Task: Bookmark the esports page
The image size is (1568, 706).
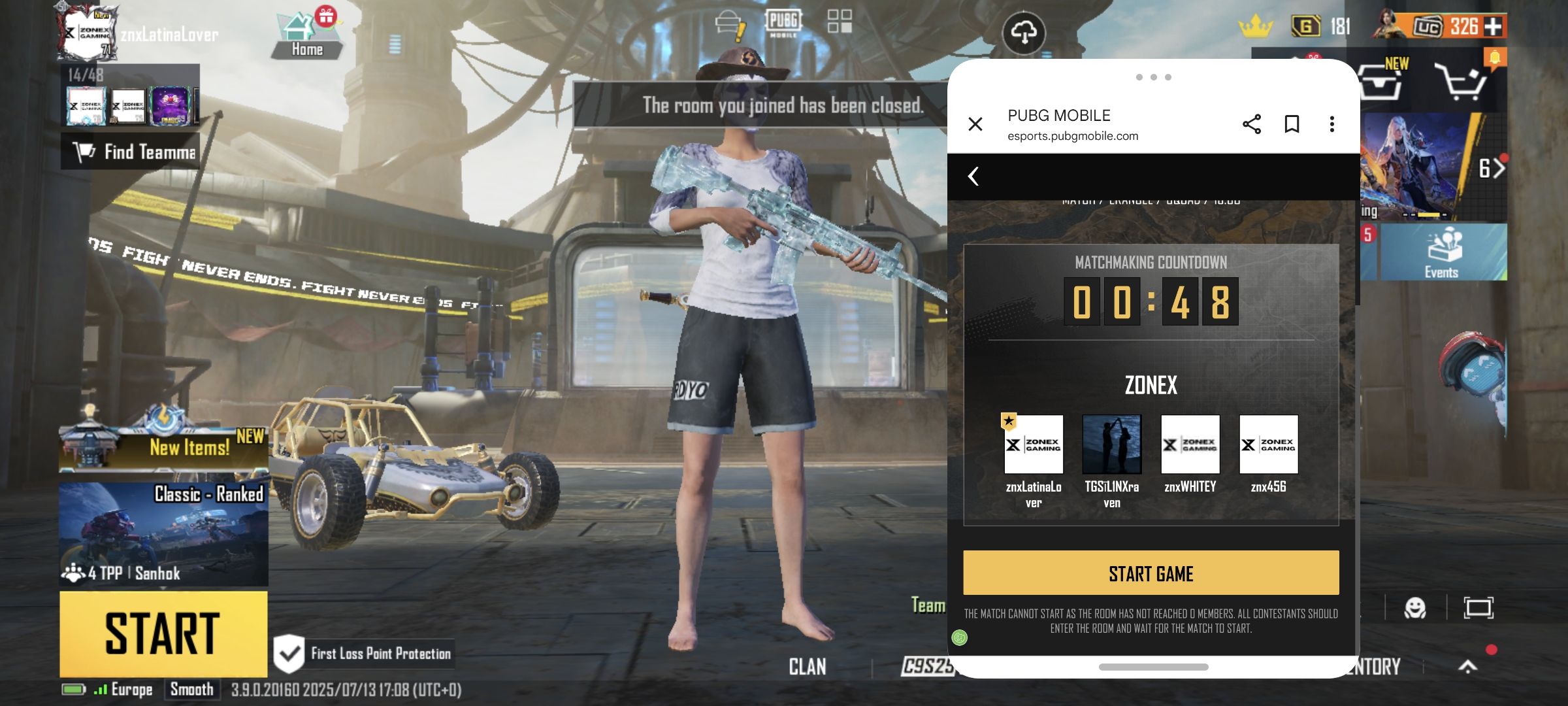Action: [1292, 124]
